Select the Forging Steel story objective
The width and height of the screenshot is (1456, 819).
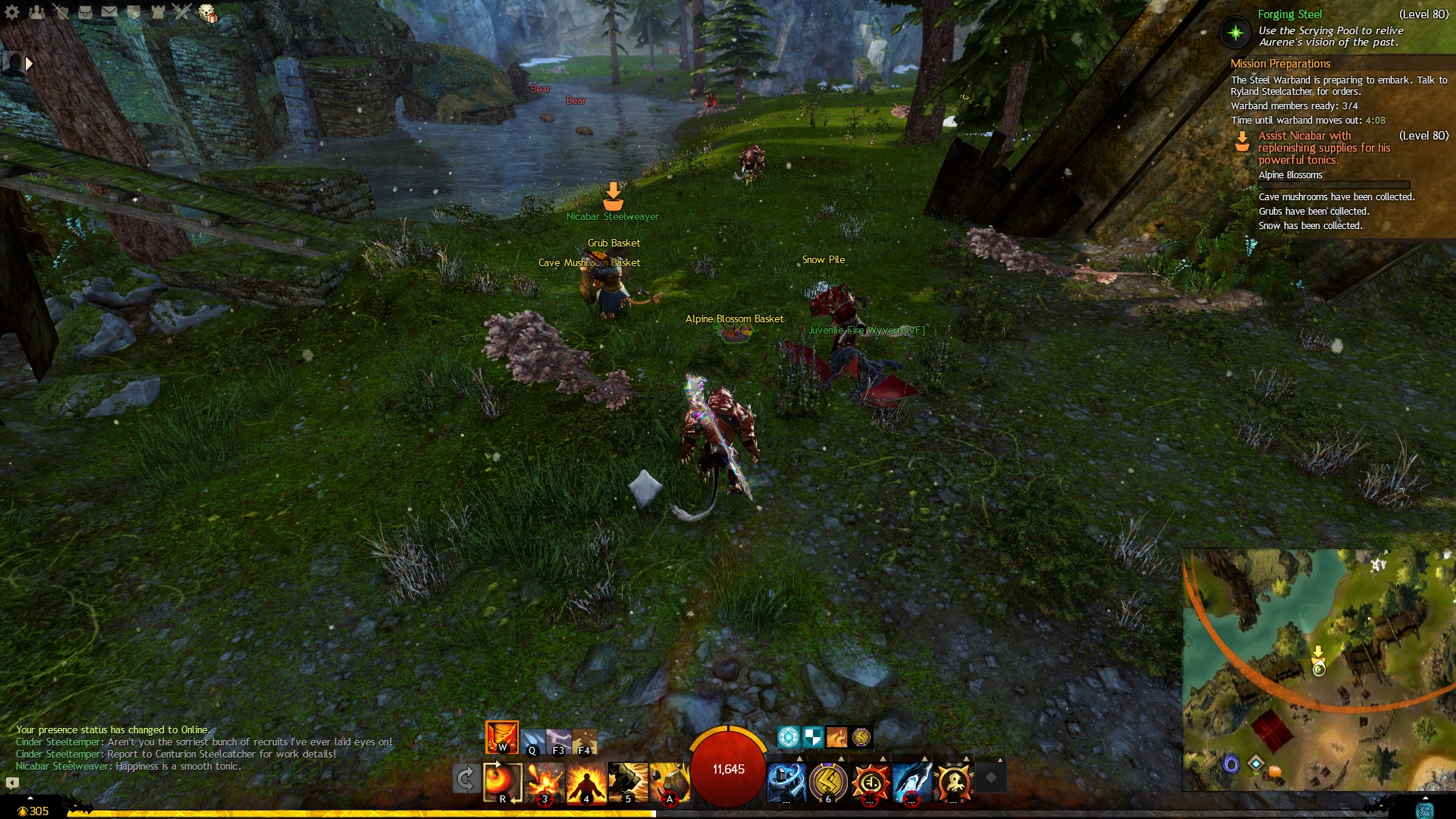point(1289,14)
